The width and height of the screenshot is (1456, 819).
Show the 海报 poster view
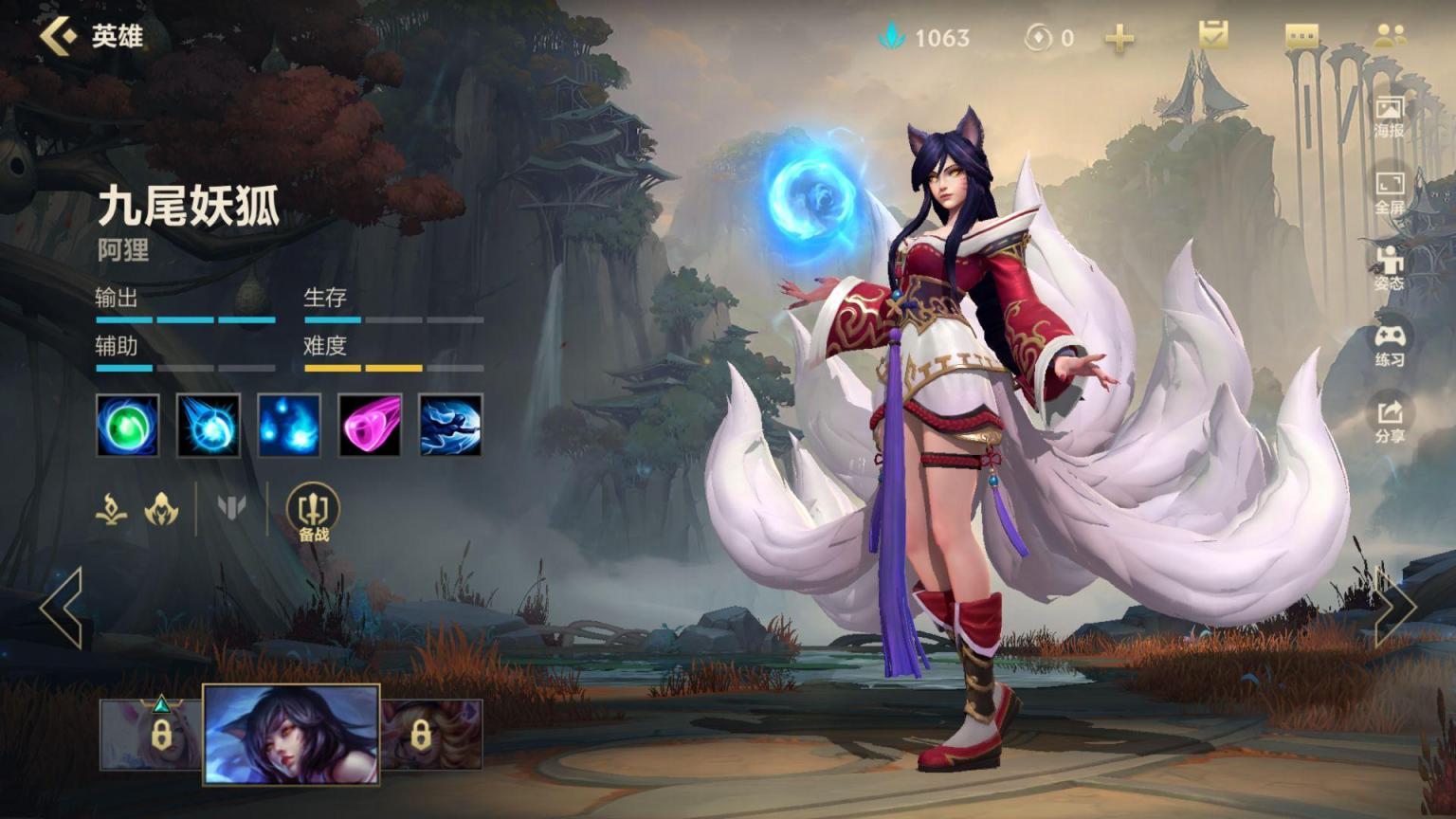coord(1390,117)
